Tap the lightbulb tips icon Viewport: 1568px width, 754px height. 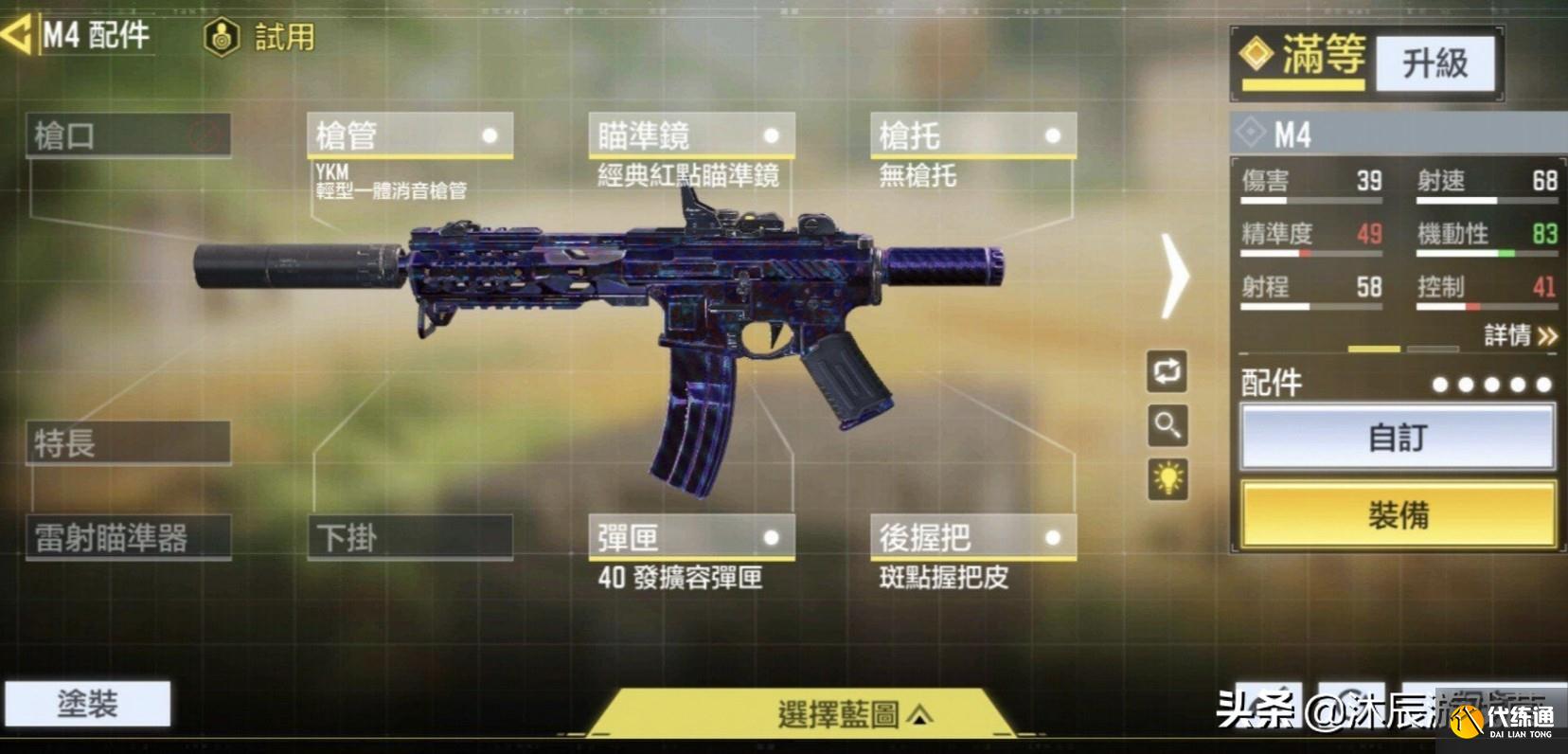[1167, 482]
